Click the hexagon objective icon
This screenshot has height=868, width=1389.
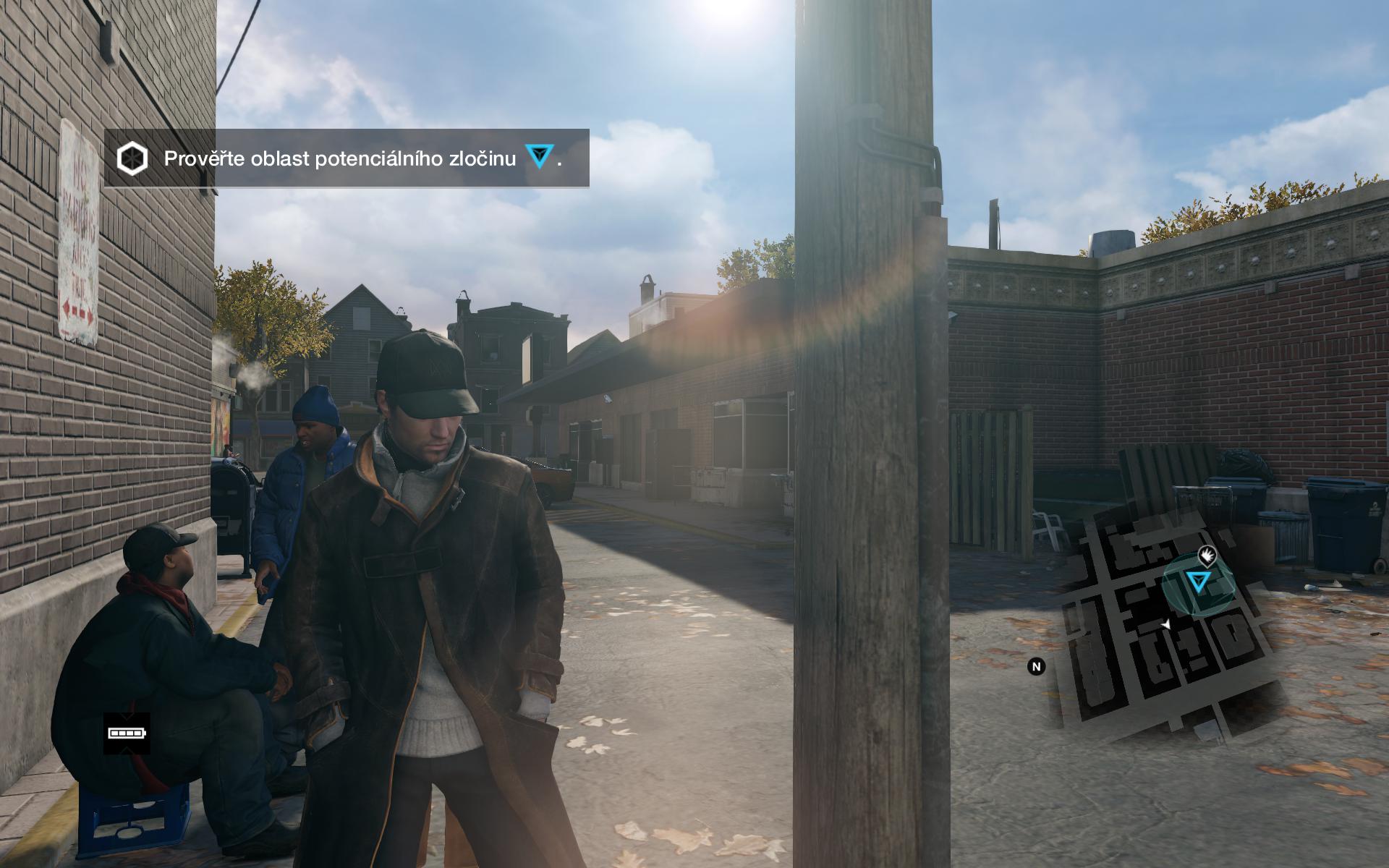[x=133, y=158]
